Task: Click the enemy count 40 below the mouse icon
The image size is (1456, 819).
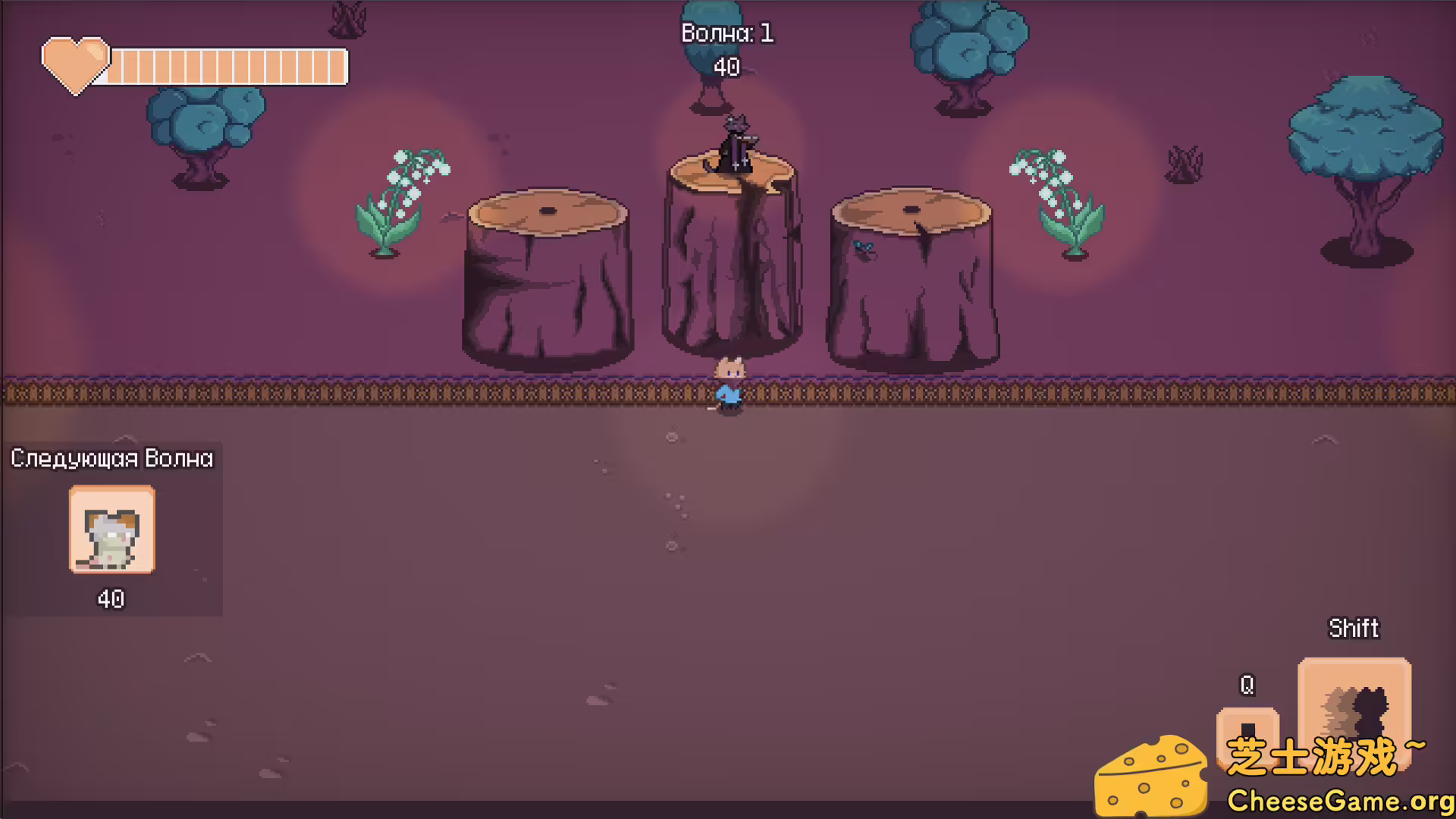Action: [x=111, y=598]
